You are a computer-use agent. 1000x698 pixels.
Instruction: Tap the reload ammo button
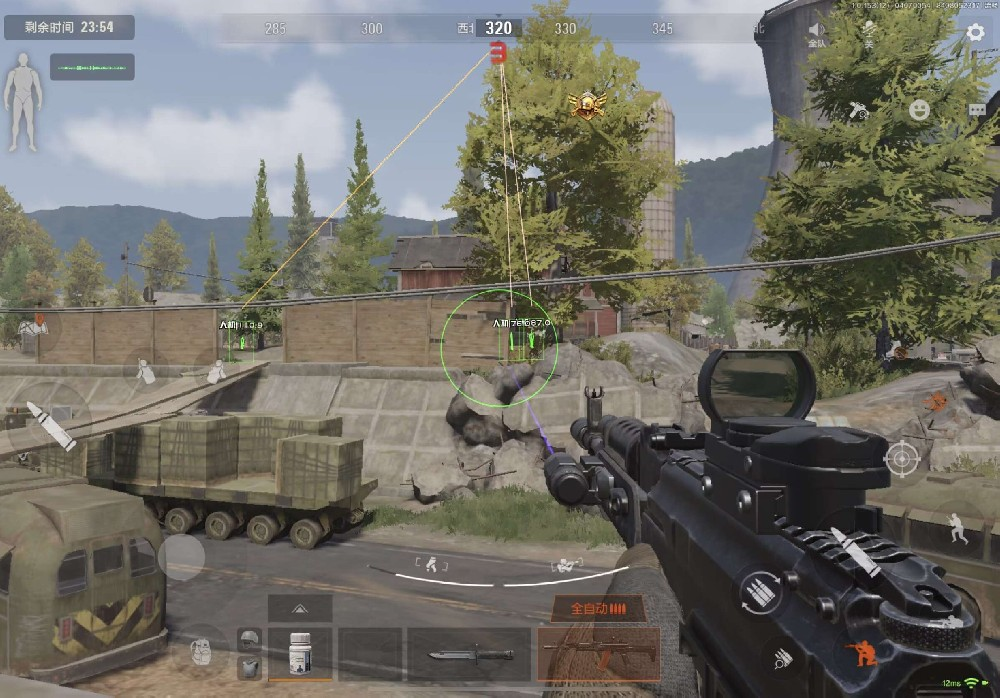point(762,593)
